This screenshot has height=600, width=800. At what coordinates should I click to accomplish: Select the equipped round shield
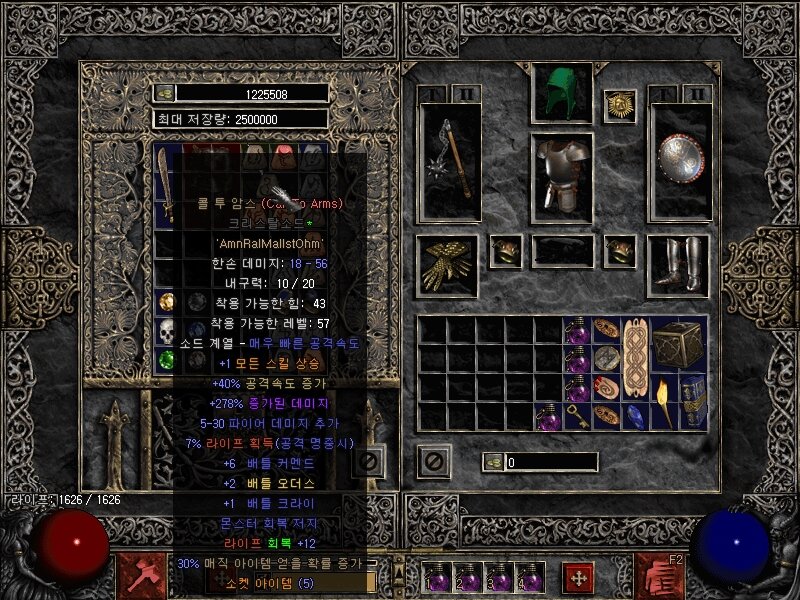679,160
